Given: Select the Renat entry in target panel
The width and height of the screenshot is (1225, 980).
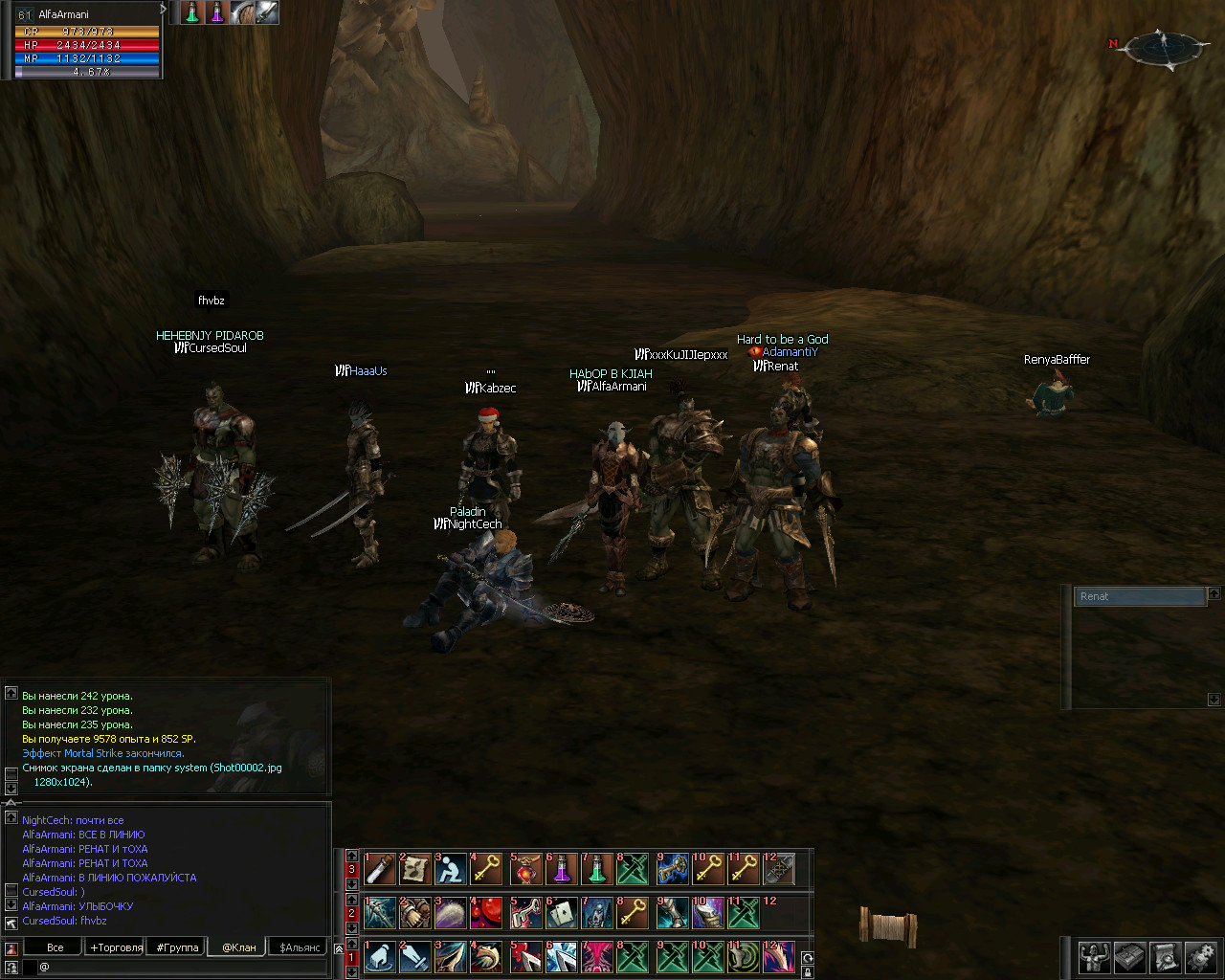Looking at the screenshot, I should point(1139,596).
